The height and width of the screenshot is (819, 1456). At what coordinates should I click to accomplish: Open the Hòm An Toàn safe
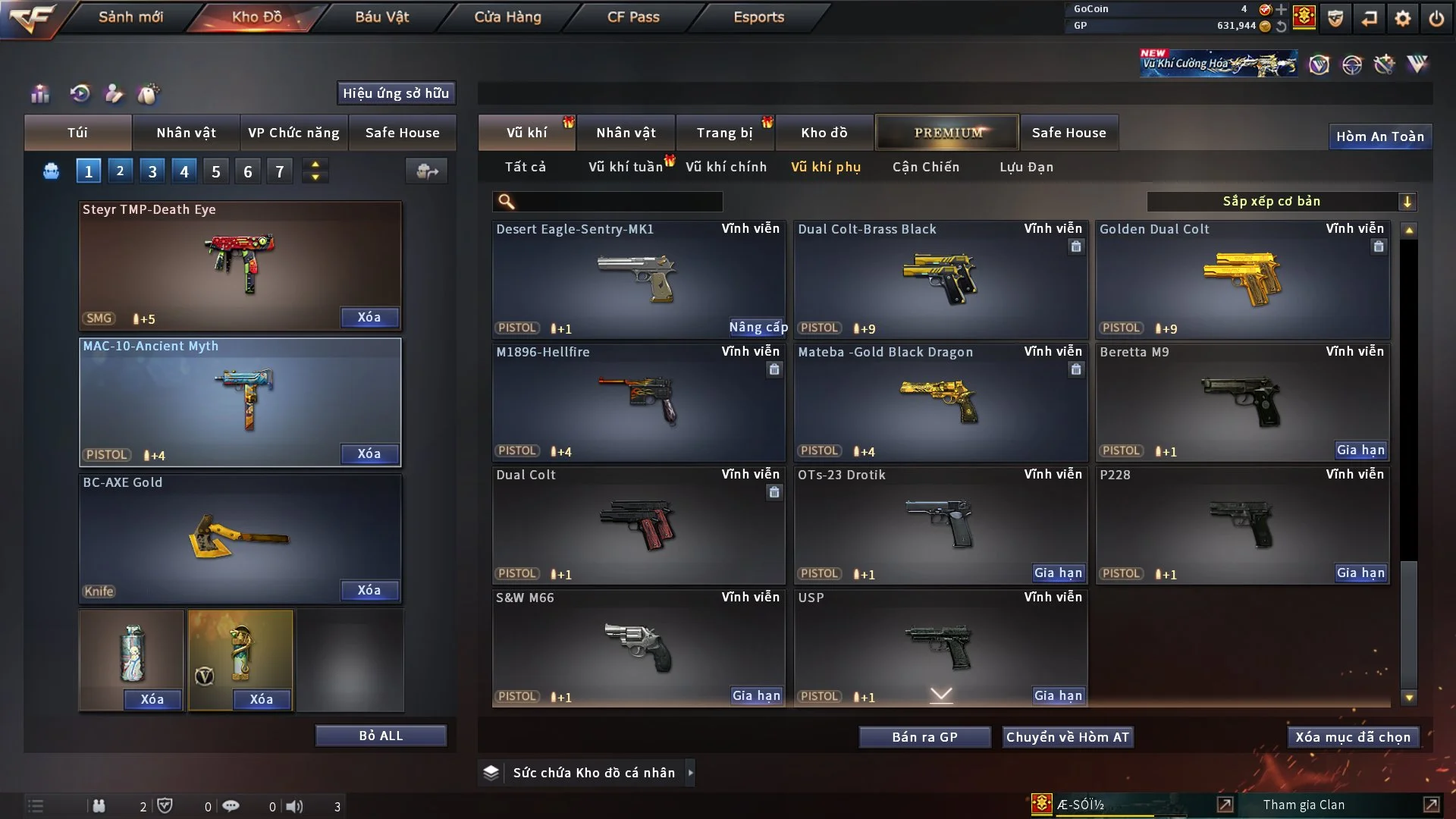pyautogui.click(x=1379, y=136)
